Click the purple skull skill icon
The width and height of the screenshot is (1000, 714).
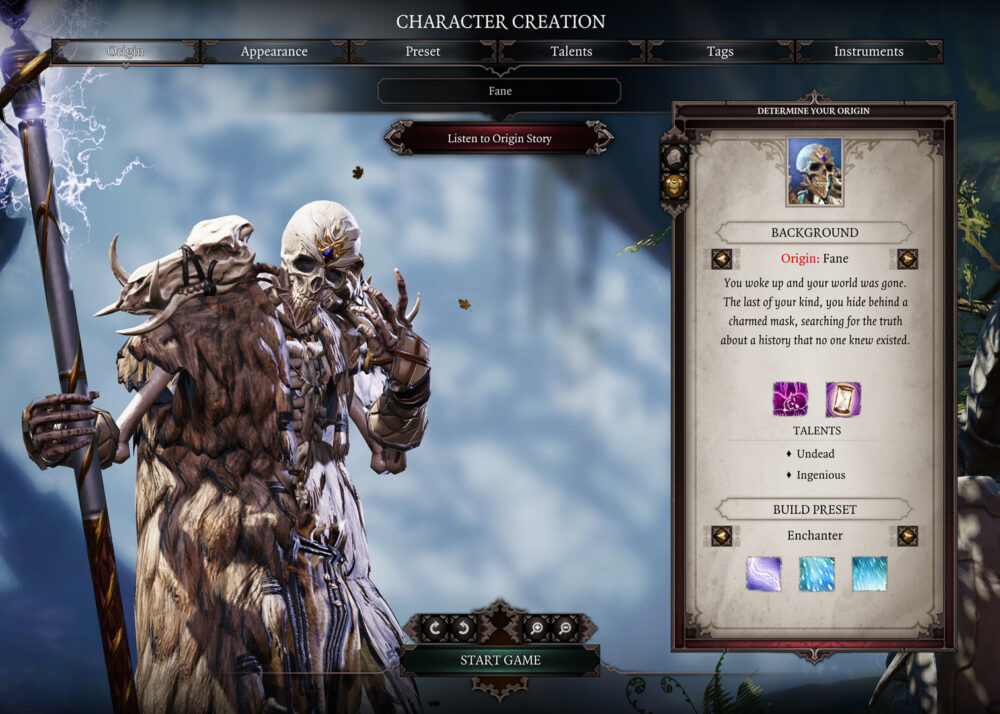789,399
